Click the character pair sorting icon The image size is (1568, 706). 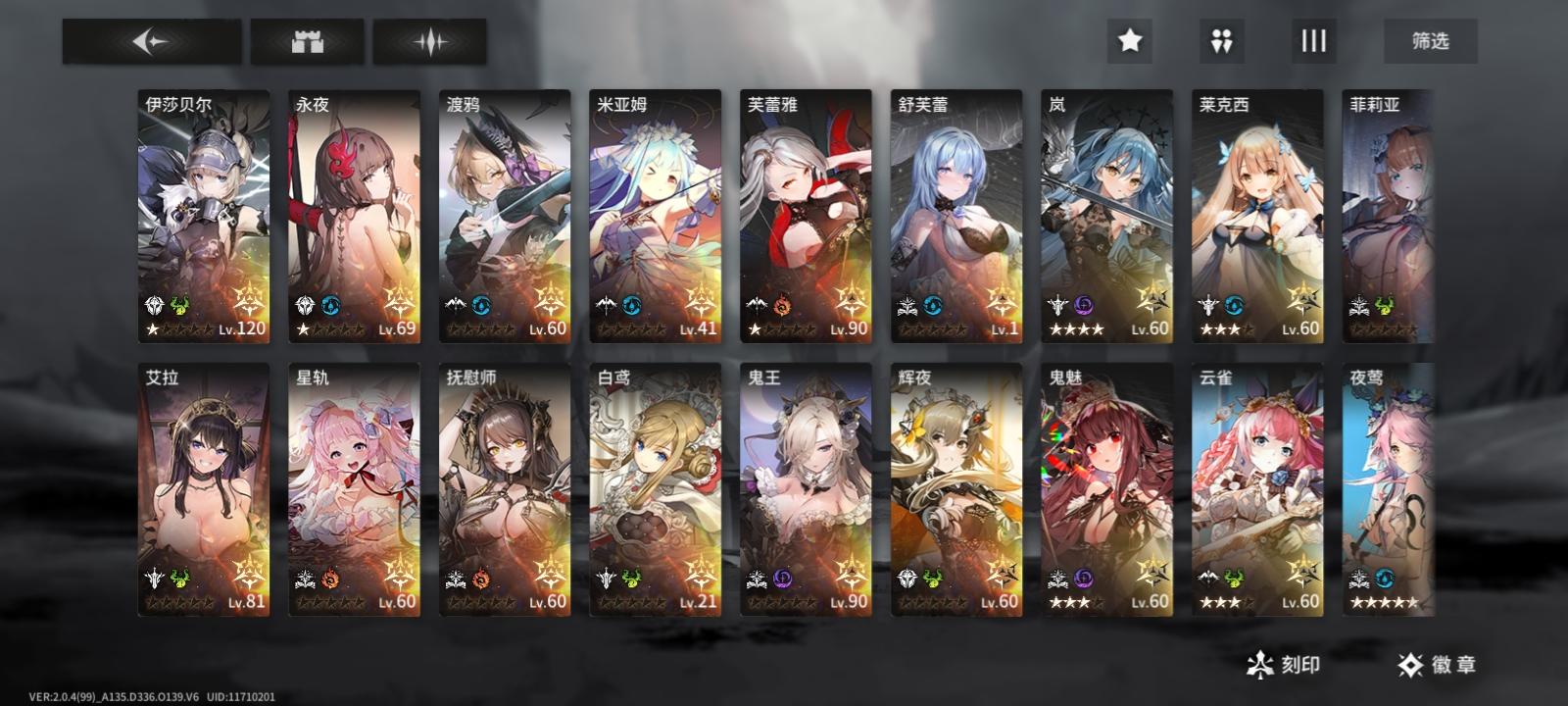[x=1221, y=41]
